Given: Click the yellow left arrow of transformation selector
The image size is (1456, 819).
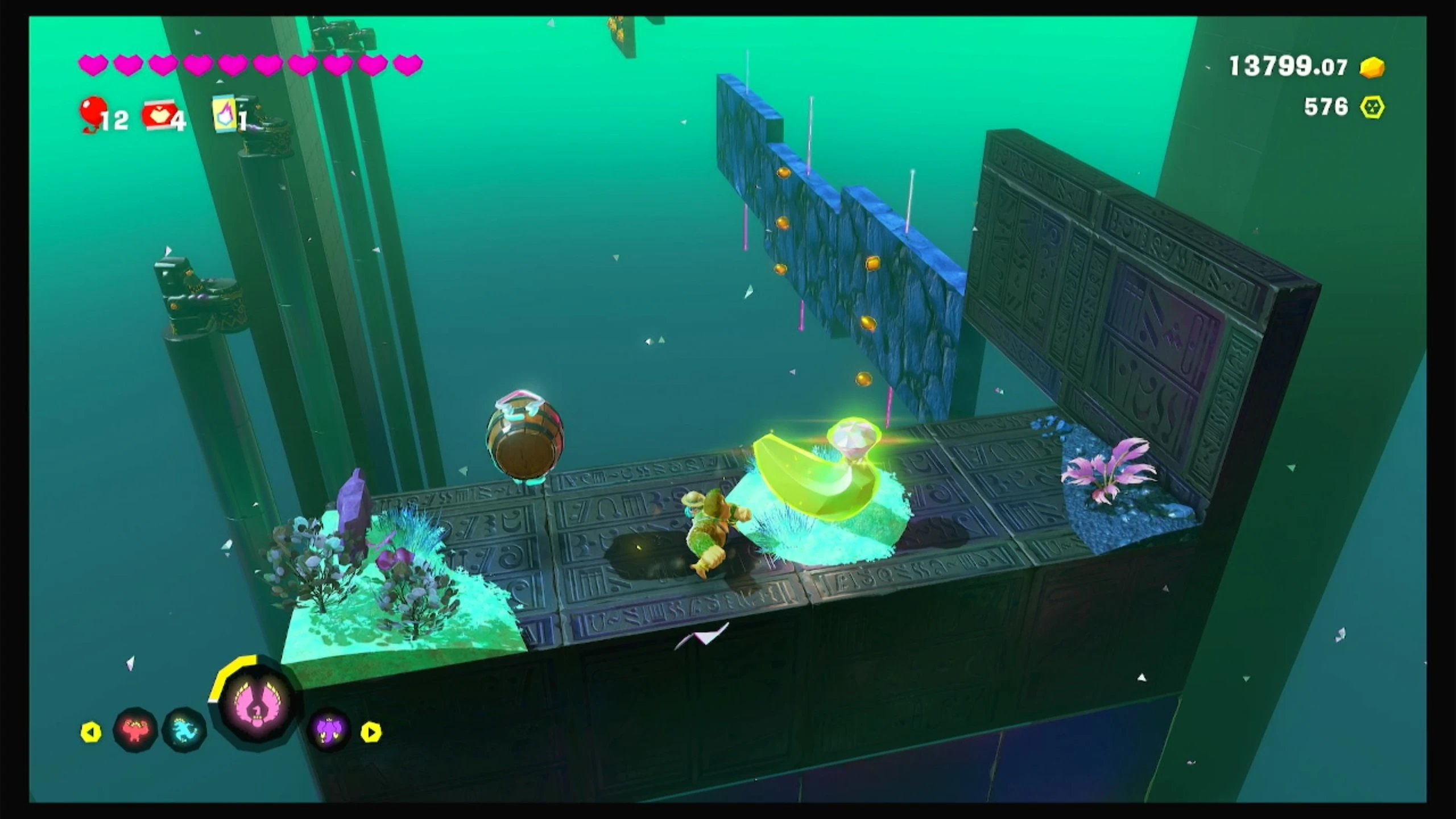Looking at the screenshot, I should click(x=91, y=732).
